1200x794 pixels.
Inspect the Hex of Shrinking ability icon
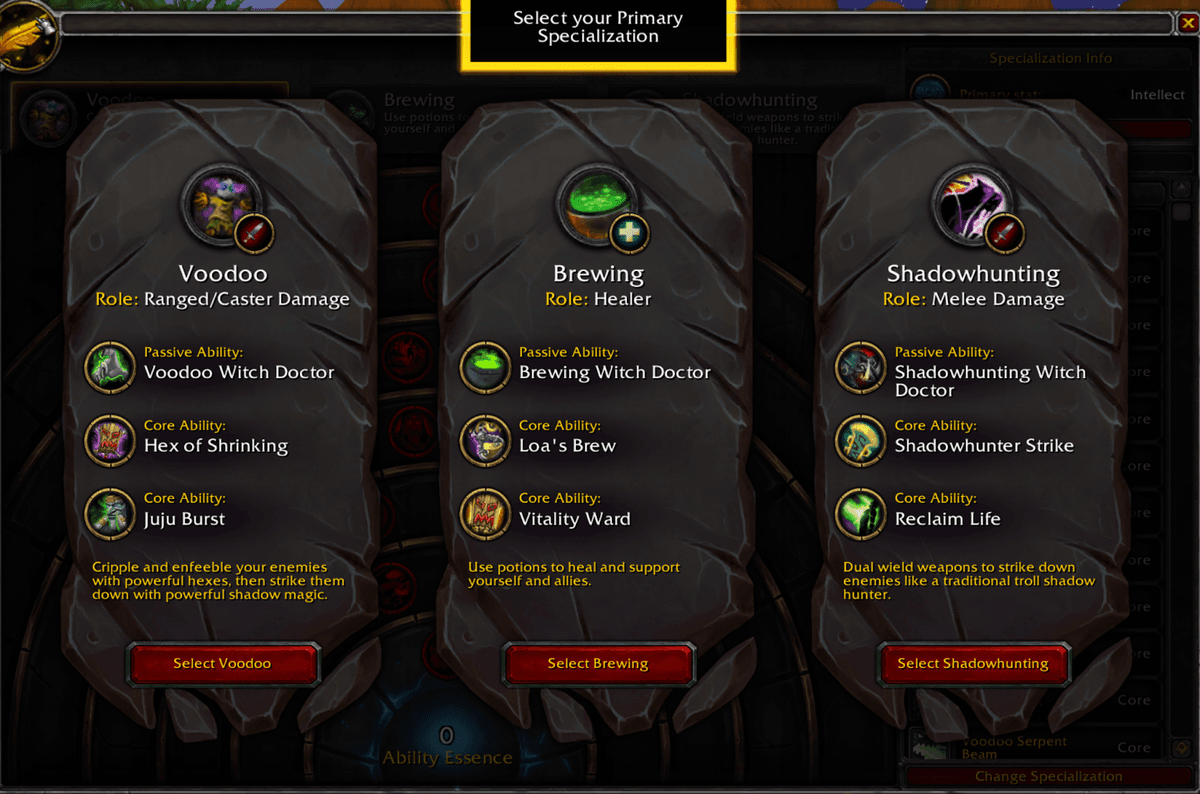109,440
